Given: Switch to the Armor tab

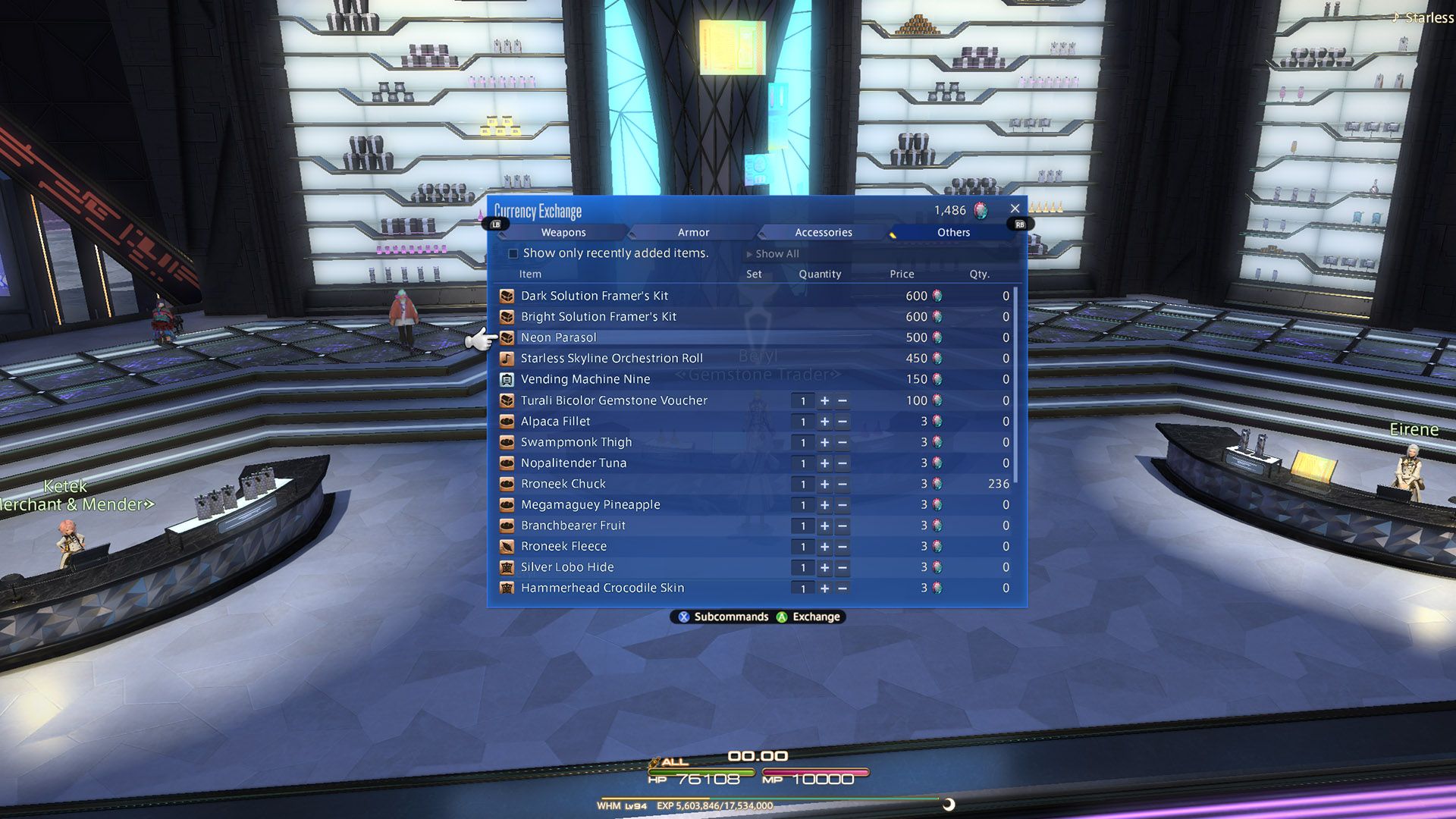Looking at the screenshot, I should pos(692,232).
